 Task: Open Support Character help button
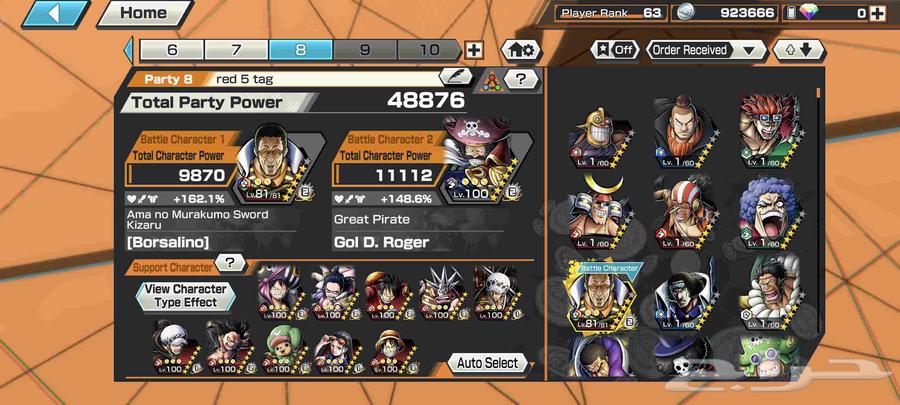pos(231,263)
